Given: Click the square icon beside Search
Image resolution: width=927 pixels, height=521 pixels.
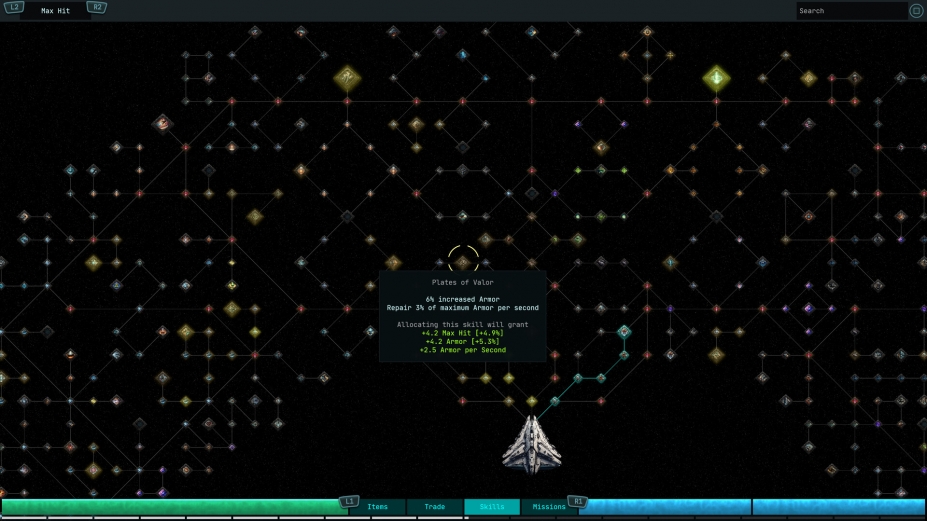Looking at the screenshot, I should (x=916, y=11).
